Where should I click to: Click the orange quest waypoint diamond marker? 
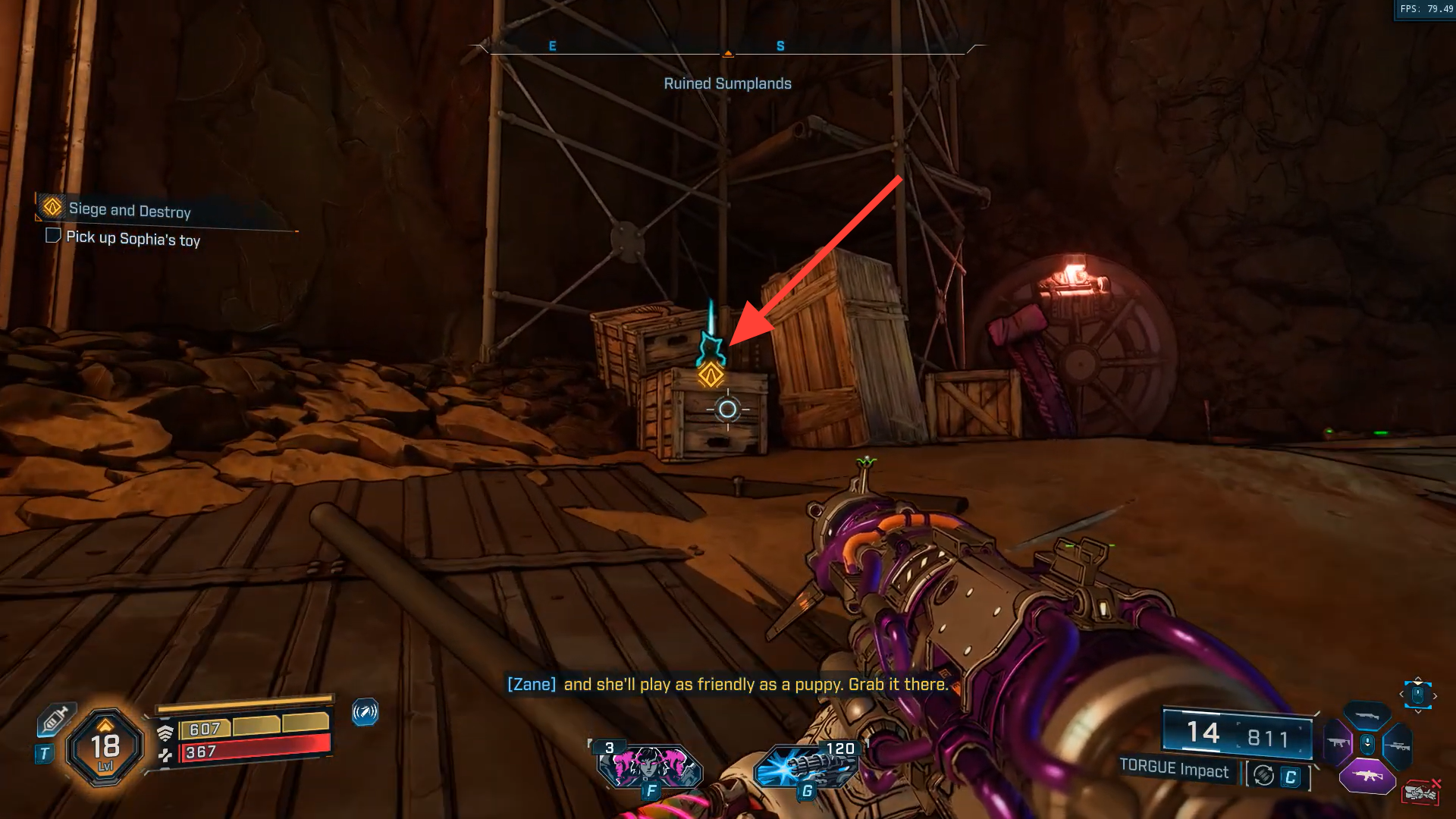point(711,374)
